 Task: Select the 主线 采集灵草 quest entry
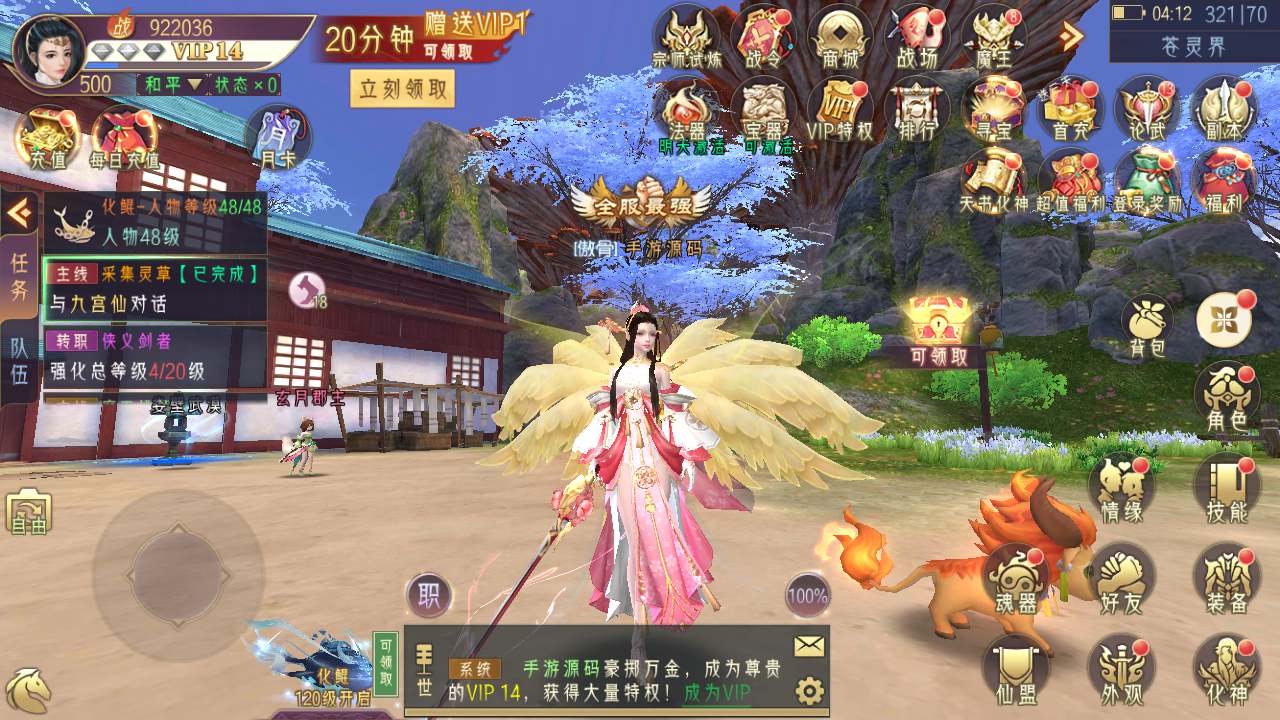pyautogui.click(x=155, y=287)
